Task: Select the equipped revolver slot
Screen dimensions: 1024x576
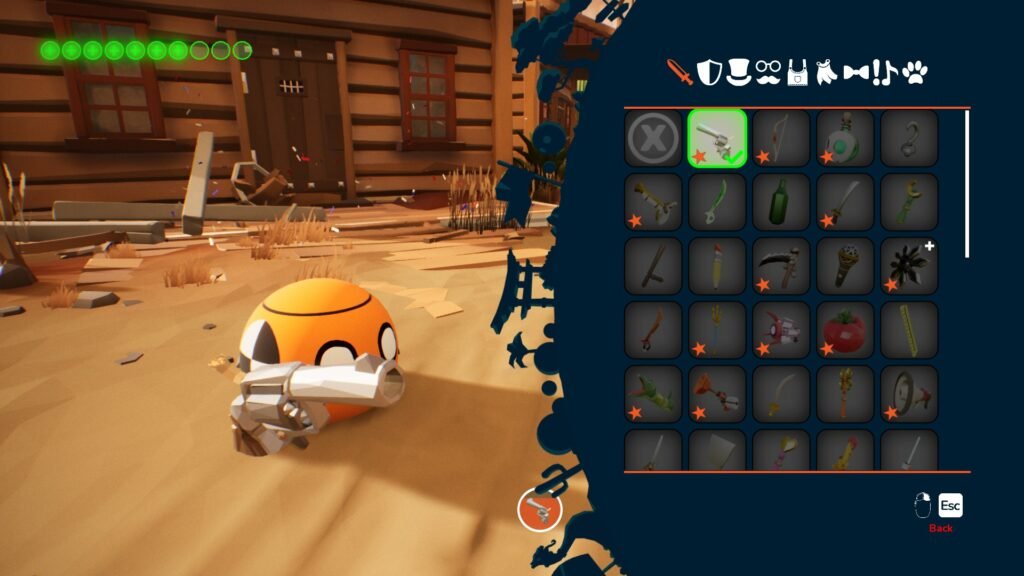Action: point(717,138)
